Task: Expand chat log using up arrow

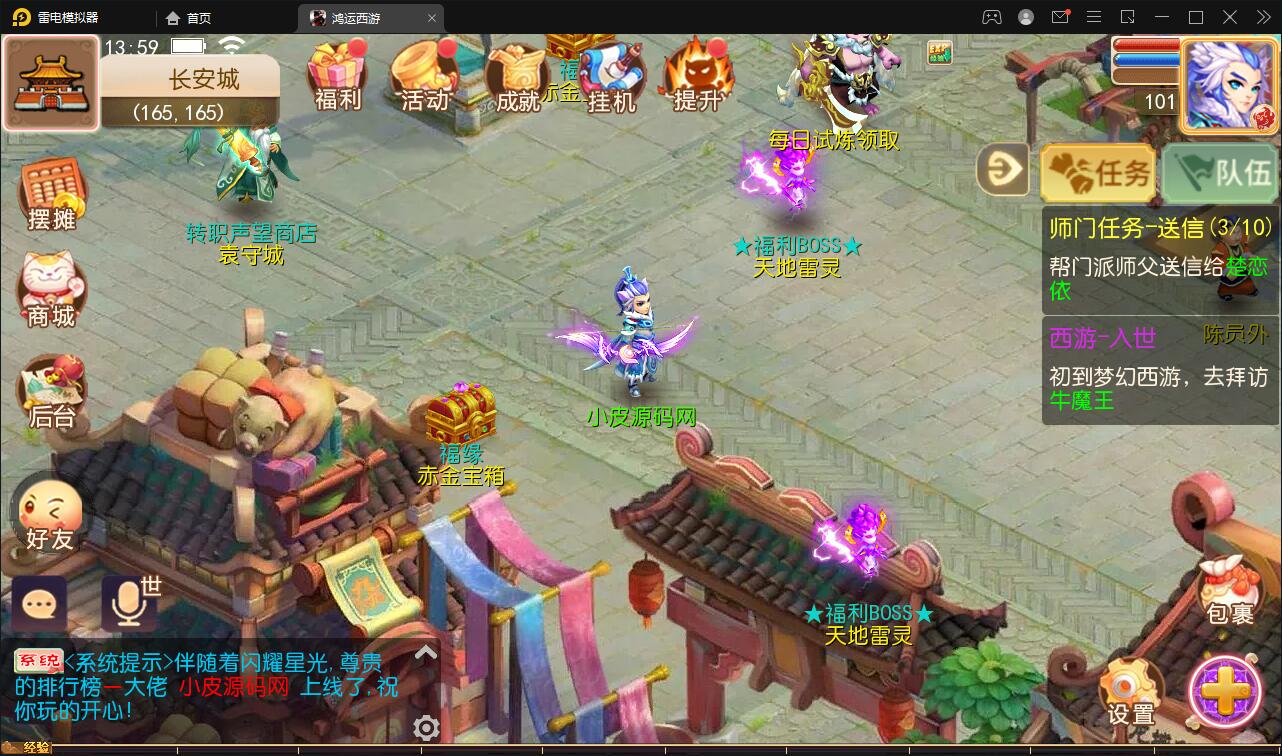Action: coord(427,653)
